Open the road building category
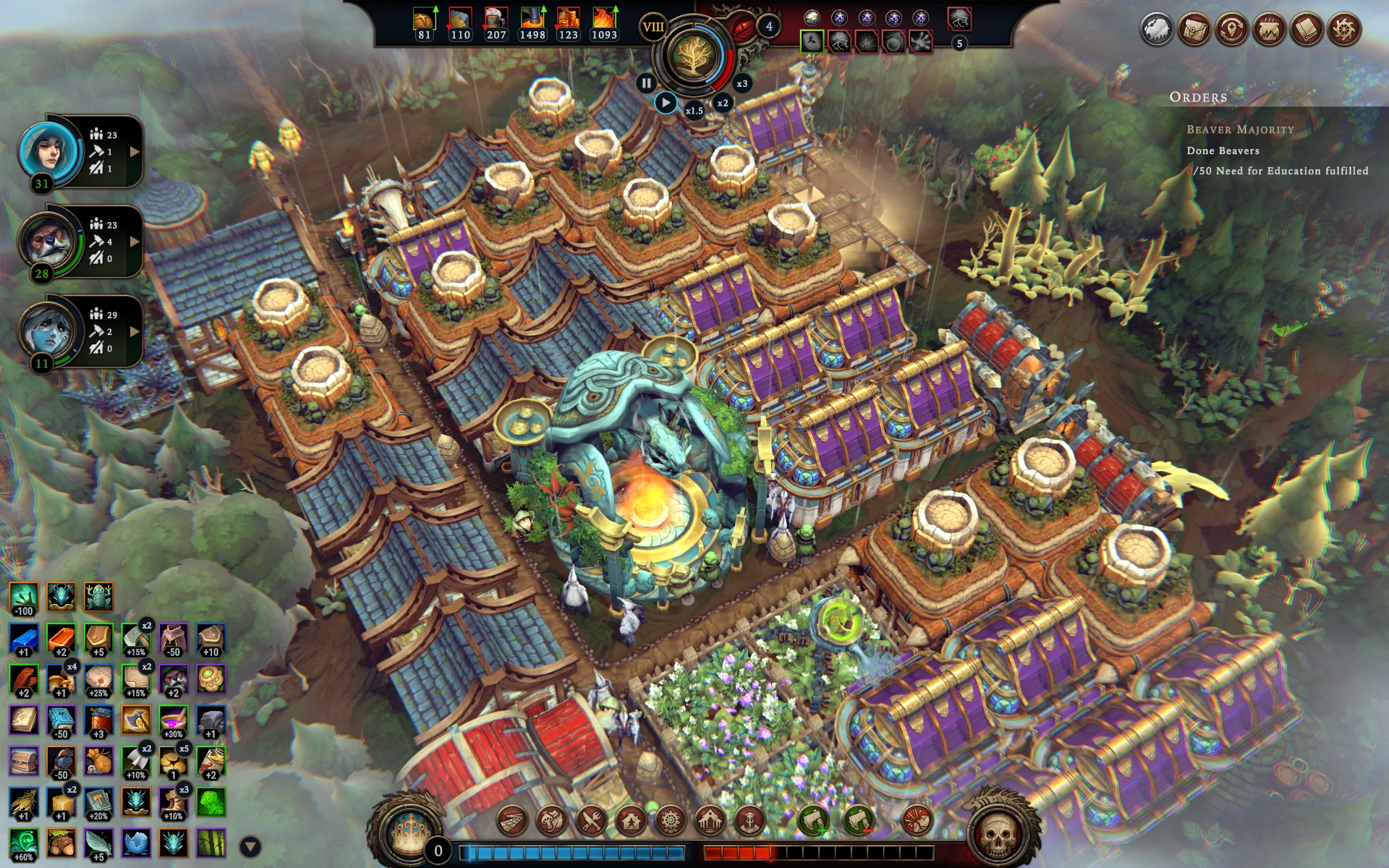Screen dimensions: 1389x868 coord(512,821)
